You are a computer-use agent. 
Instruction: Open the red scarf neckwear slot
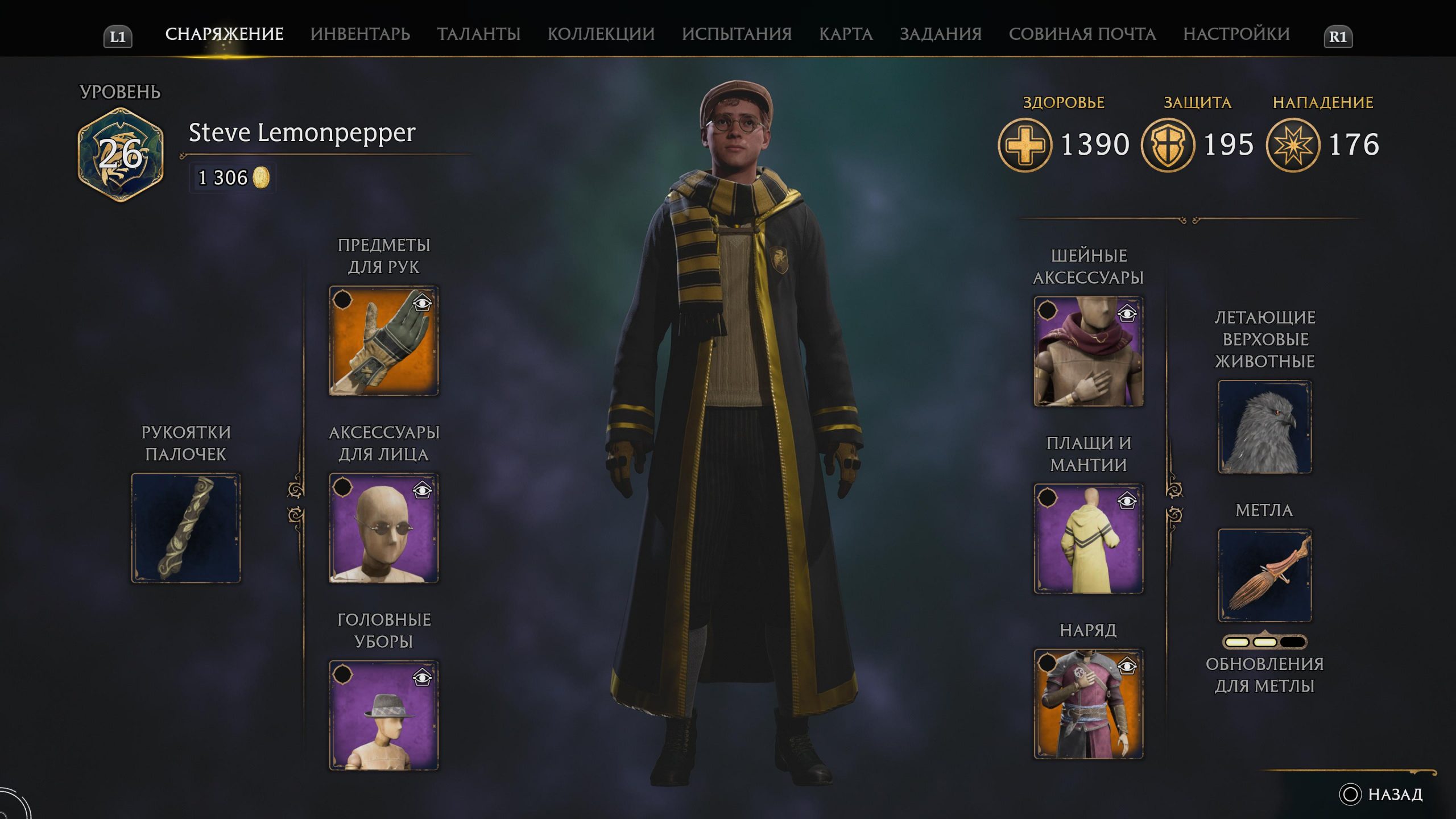coord(1088,351)
